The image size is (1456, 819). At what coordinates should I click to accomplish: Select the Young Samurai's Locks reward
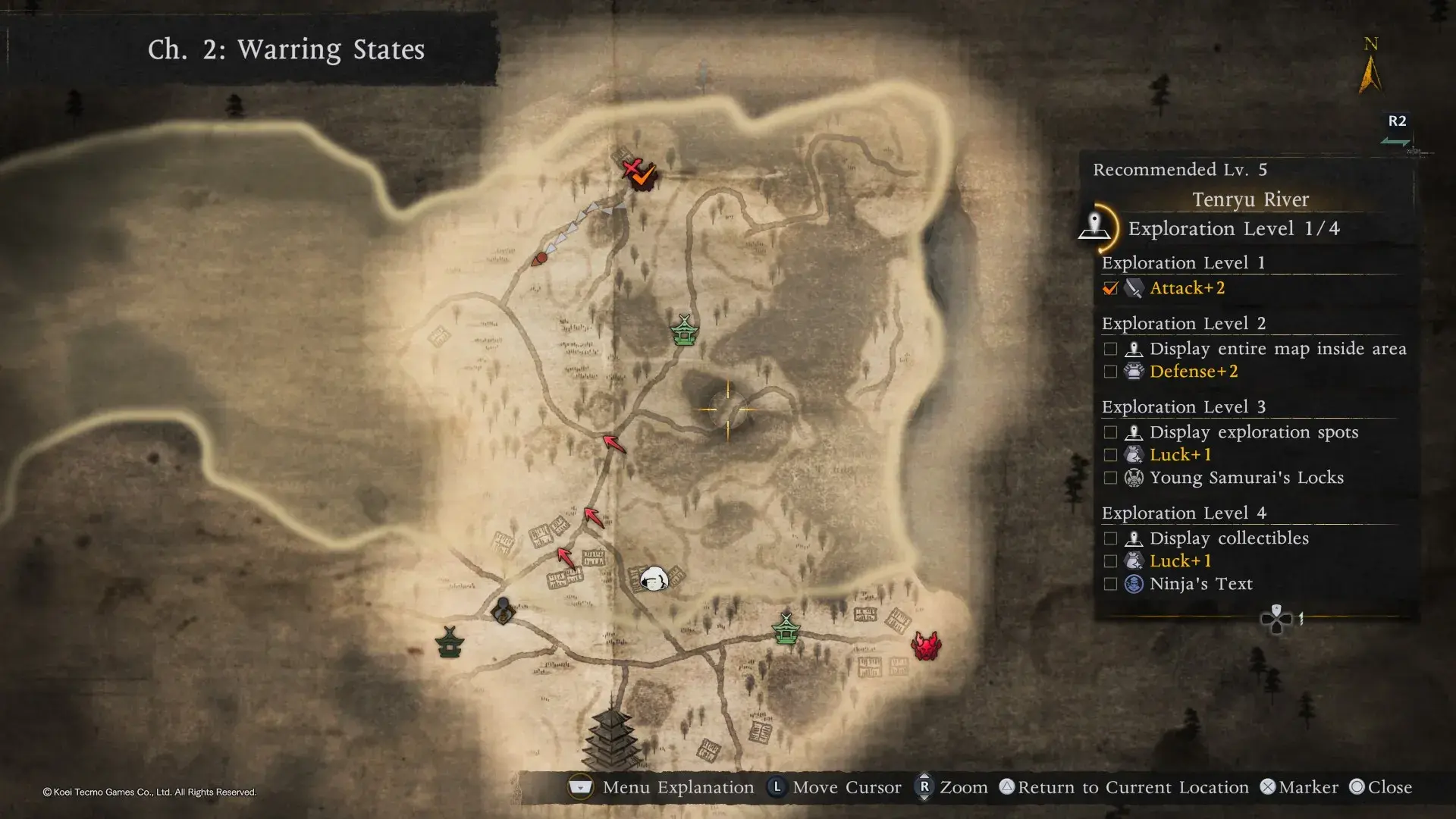point(1246,478)
